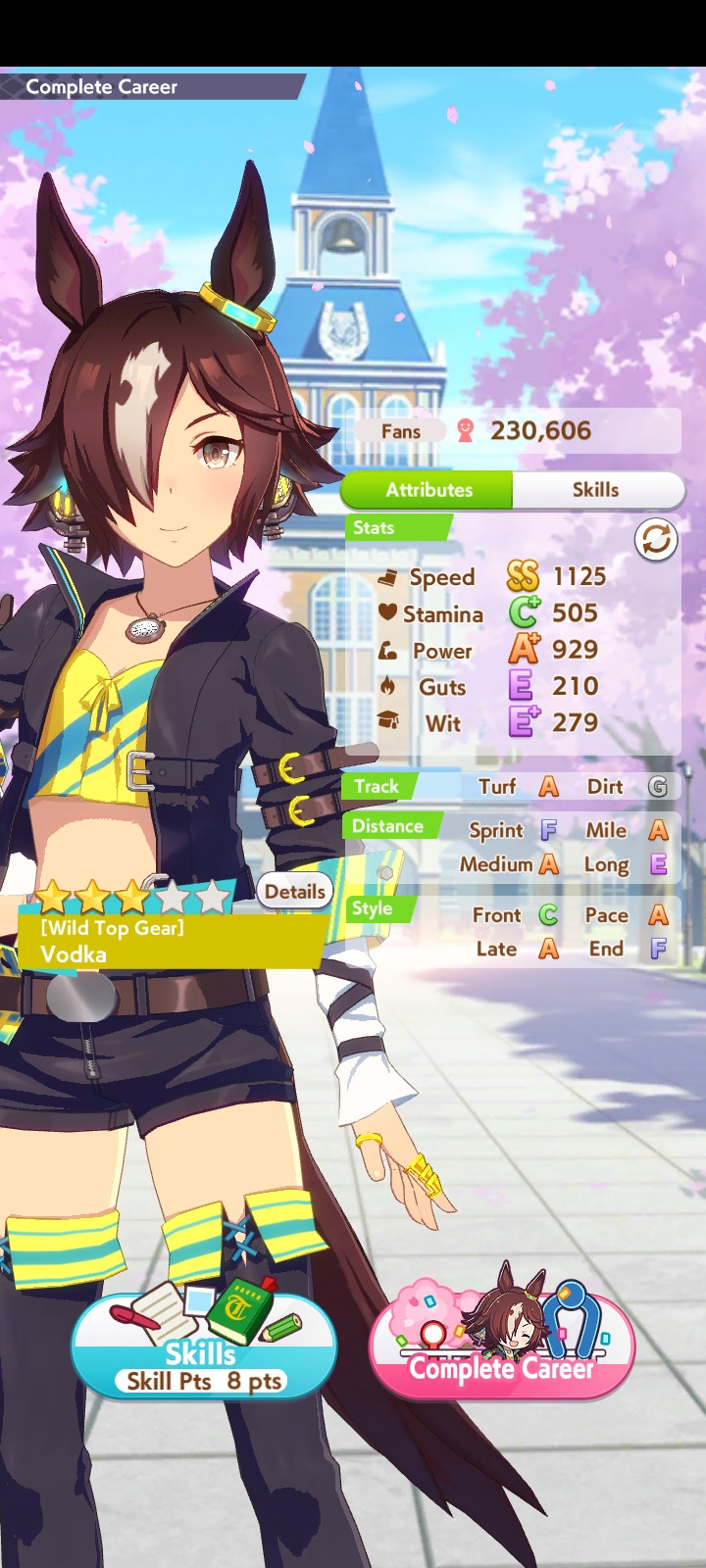Tap the orange refresh arrows stats toggle
The width and height of the screenshot is (706, 1568).
[656, 540]
